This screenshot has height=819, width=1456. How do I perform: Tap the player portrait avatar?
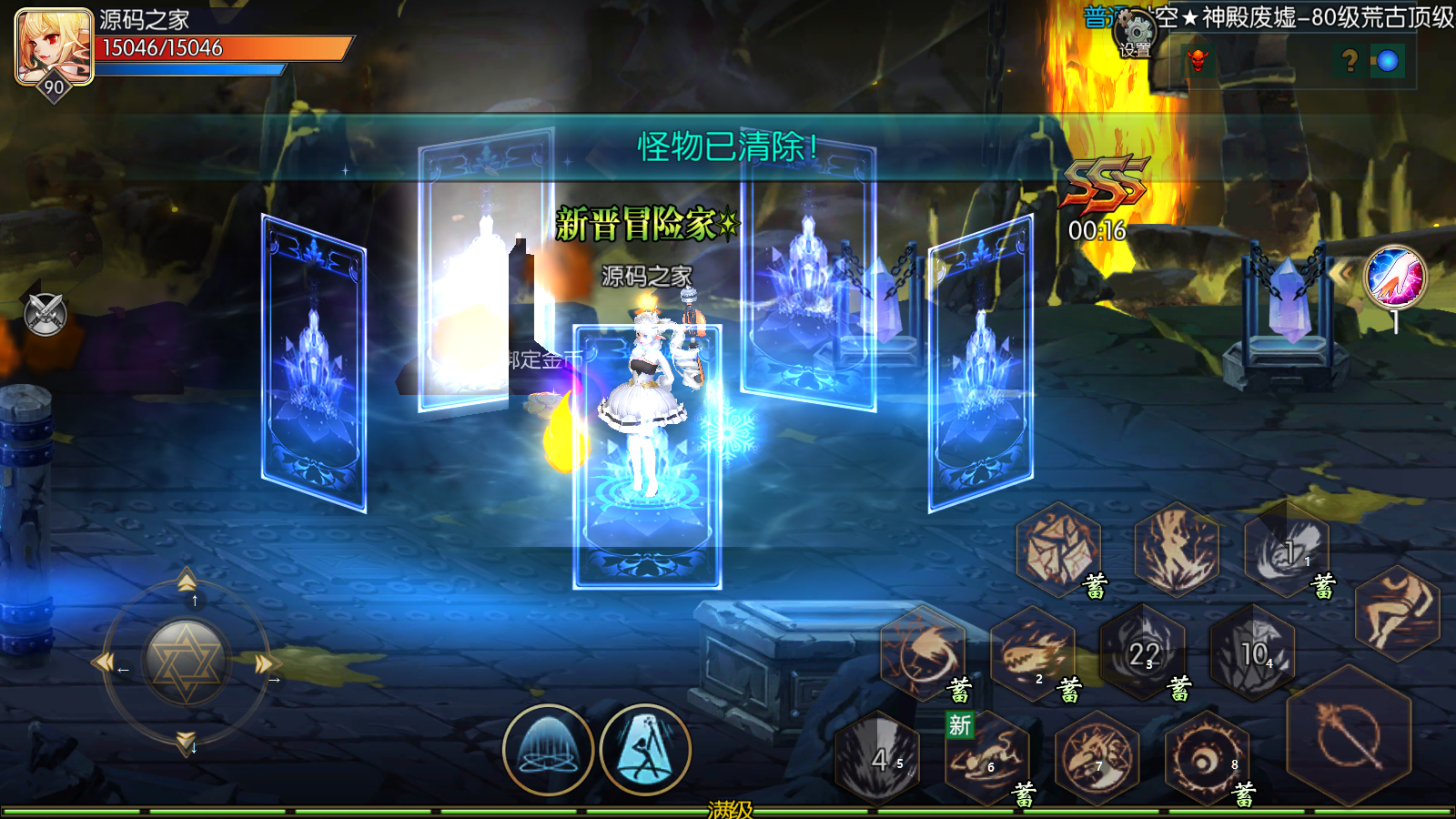(x=54, y=45)
